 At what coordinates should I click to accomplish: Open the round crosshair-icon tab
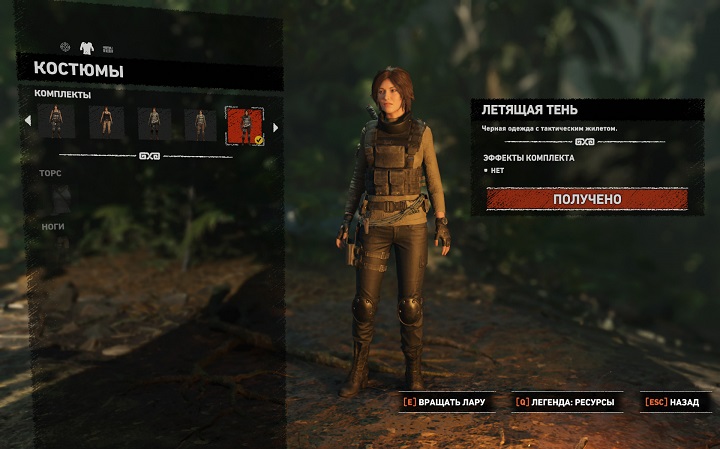tap(65, 47)
